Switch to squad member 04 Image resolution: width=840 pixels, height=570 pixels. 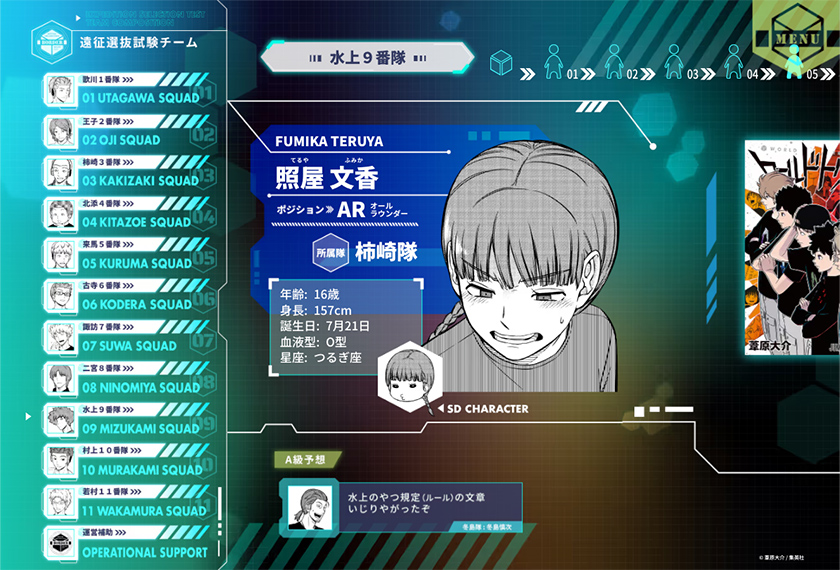click(x=736, y=64)
